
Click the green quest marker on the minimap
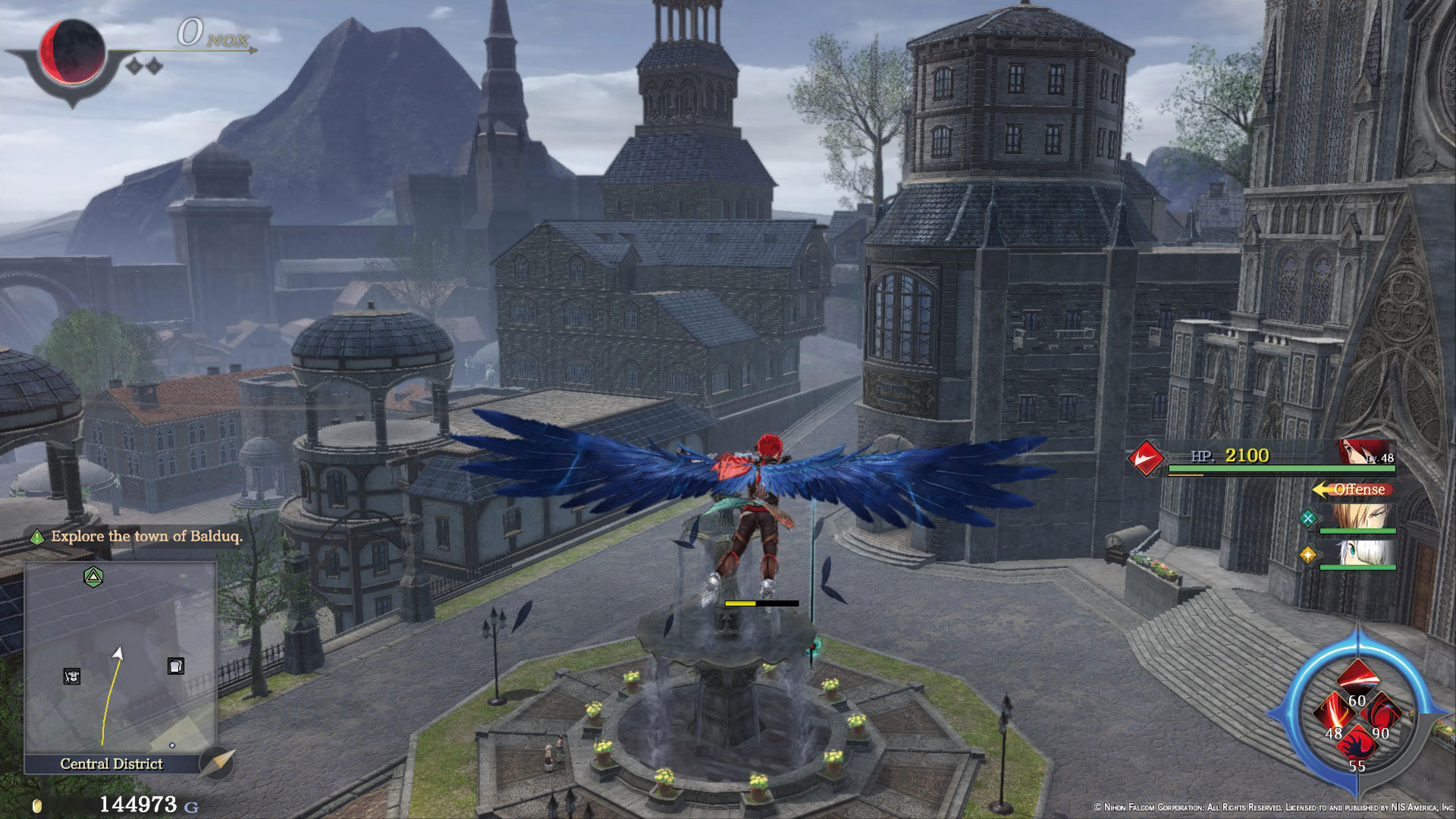click(x=93, y=578)
